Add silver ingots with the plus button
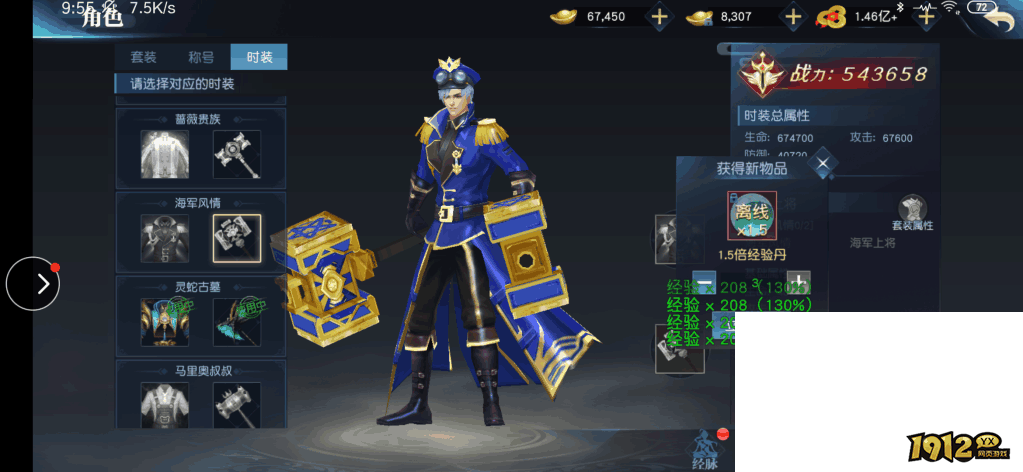The height and width of the screenshot is (472, 1023). tap(793, 17)
